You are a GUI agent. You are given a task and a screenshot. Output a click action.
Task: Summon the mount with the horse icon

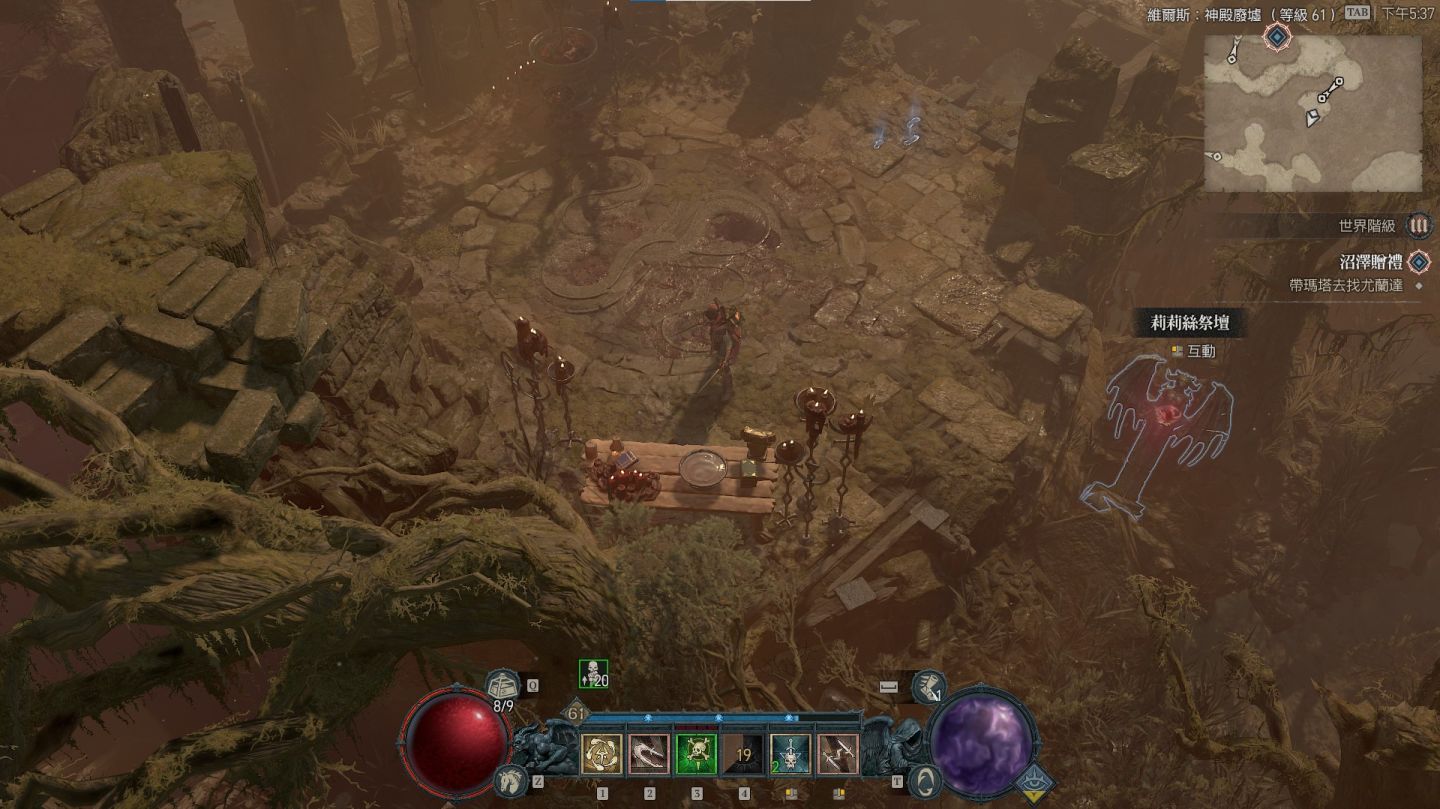510,780
